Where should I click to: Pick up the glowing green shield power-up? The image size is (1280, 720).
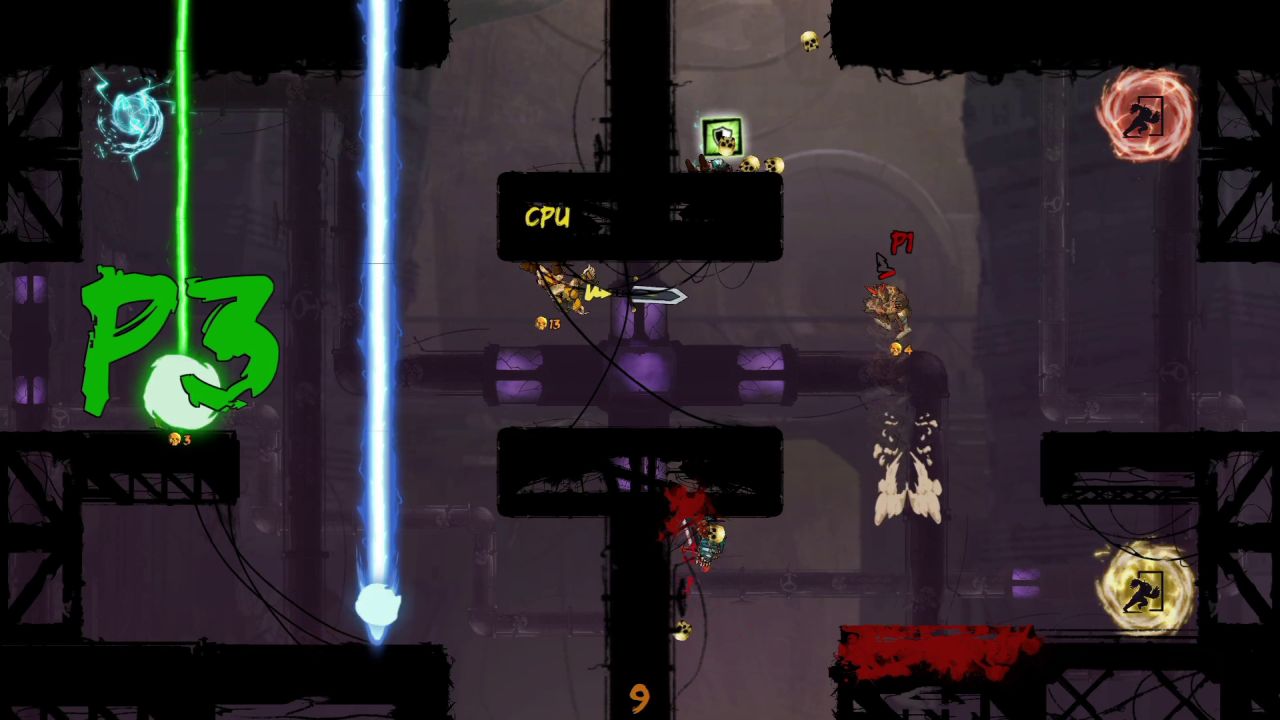(x=721, y=135)
